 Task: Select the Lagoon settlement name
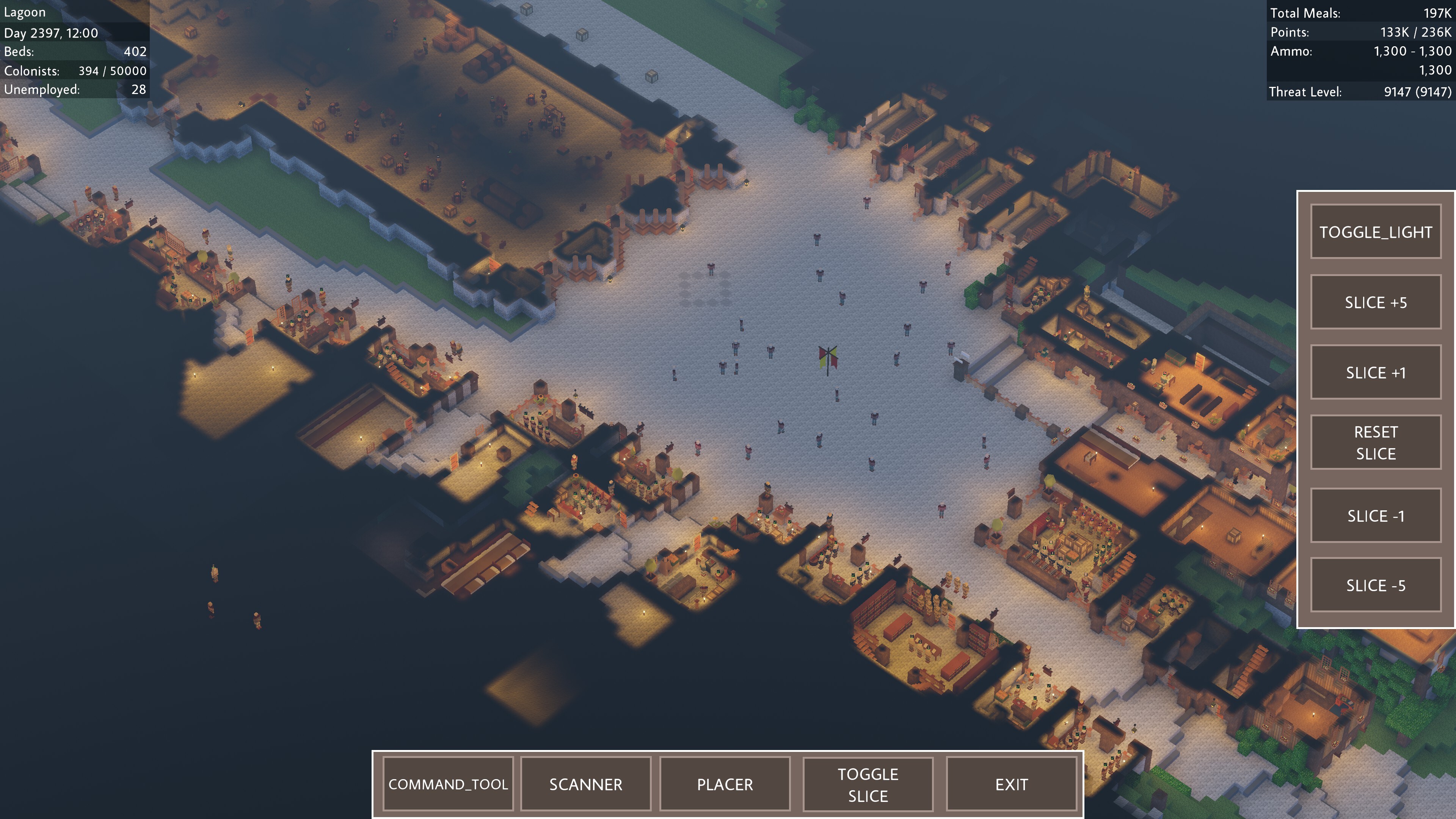[25, 12]
